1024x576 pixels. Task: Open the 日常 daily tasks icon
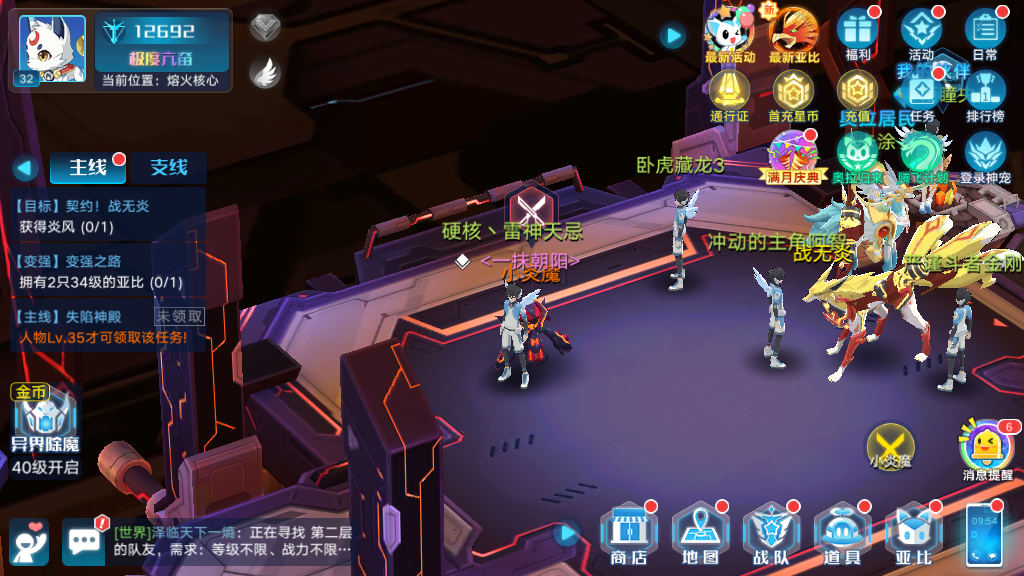(x=984, y=36)
